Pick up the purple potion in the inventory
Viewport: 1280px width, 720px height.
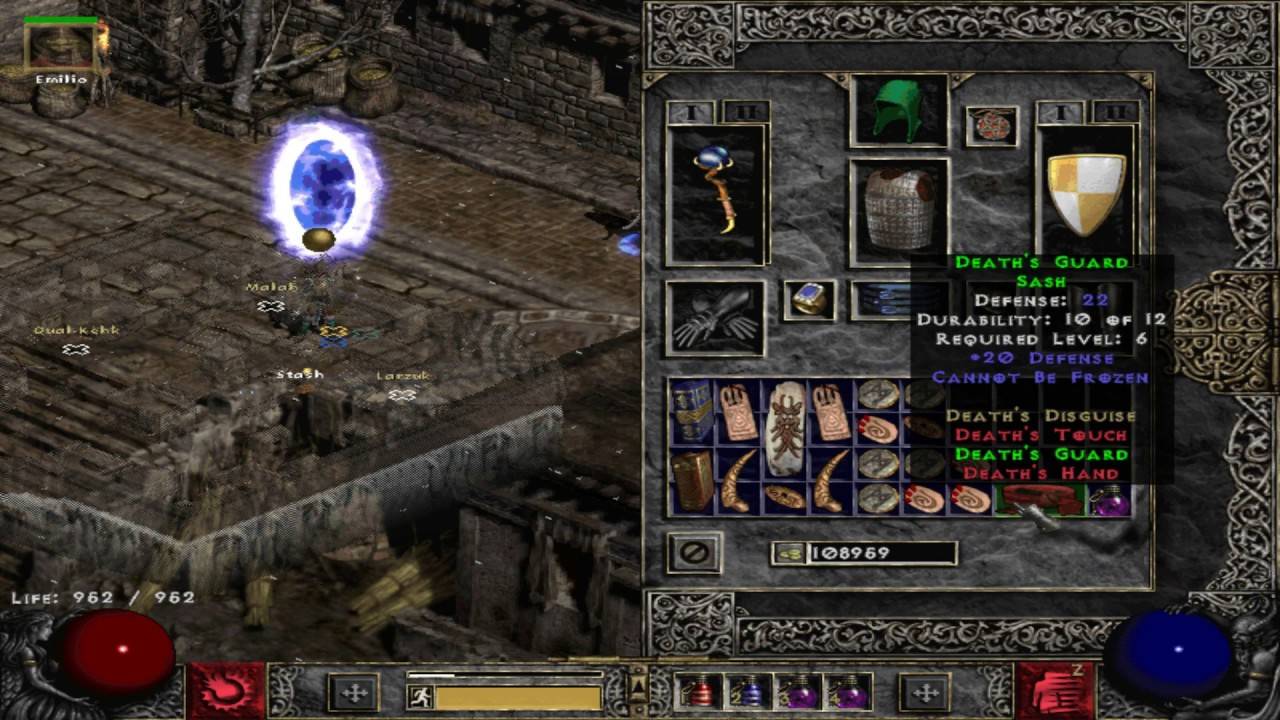pyautogui.click(x=1110, y=498)
